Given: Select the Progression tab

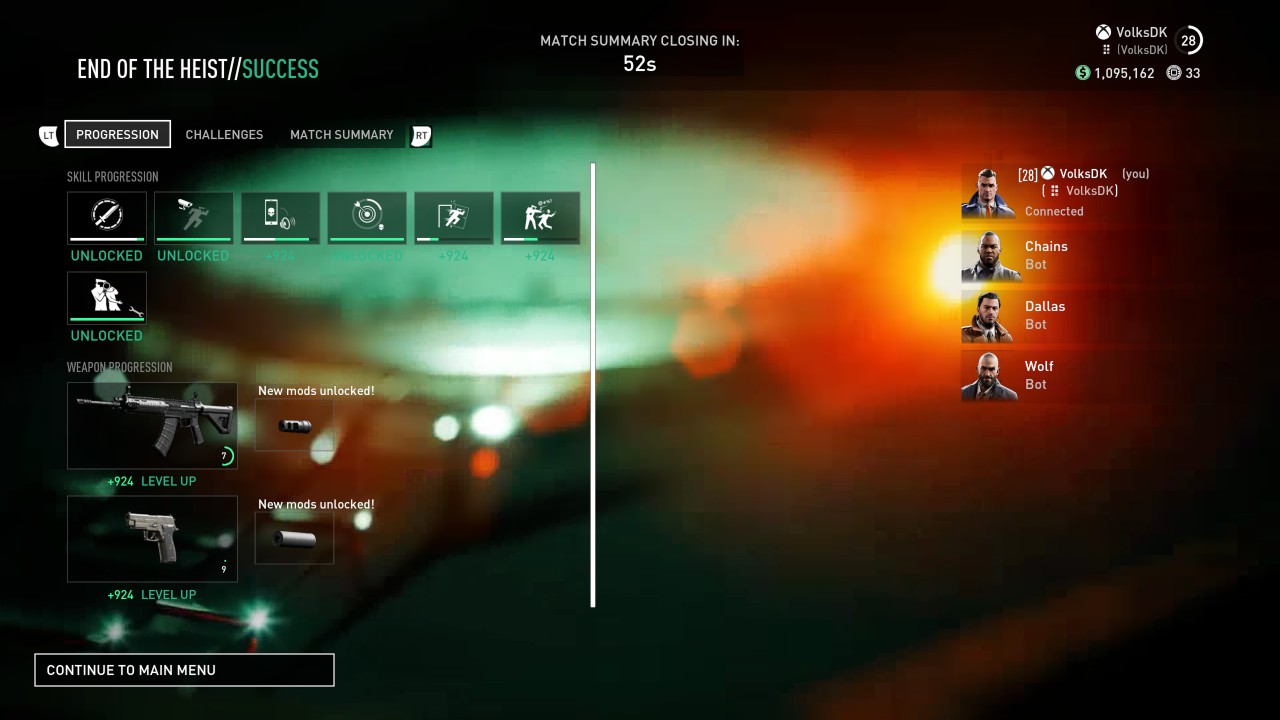Looking at the screenshot, I should [x=117, y=134].
